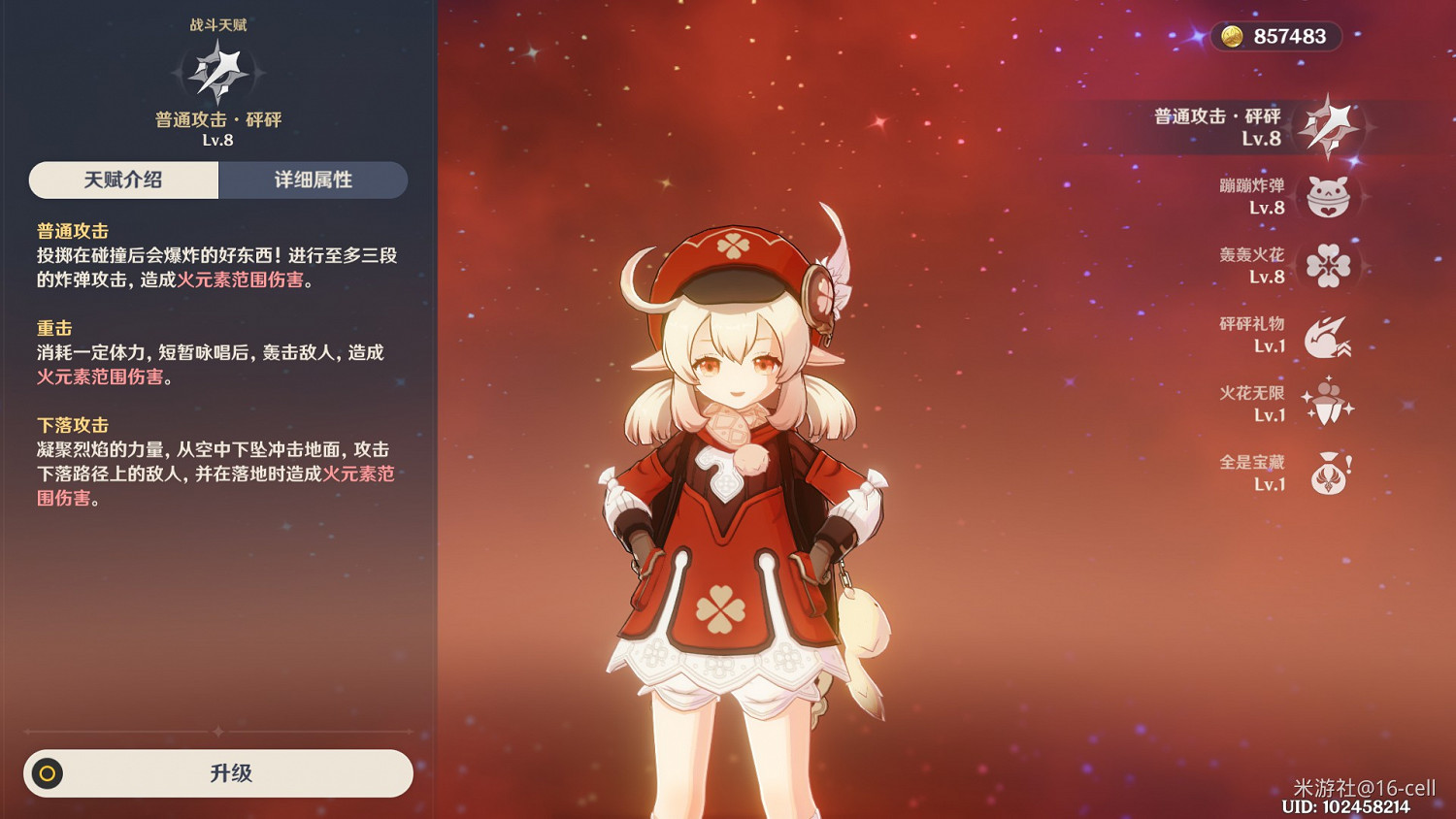Select the 轰轰火花 elemental burst icon
This screenshot has height=819, width=1456.
click(1328, 264)
